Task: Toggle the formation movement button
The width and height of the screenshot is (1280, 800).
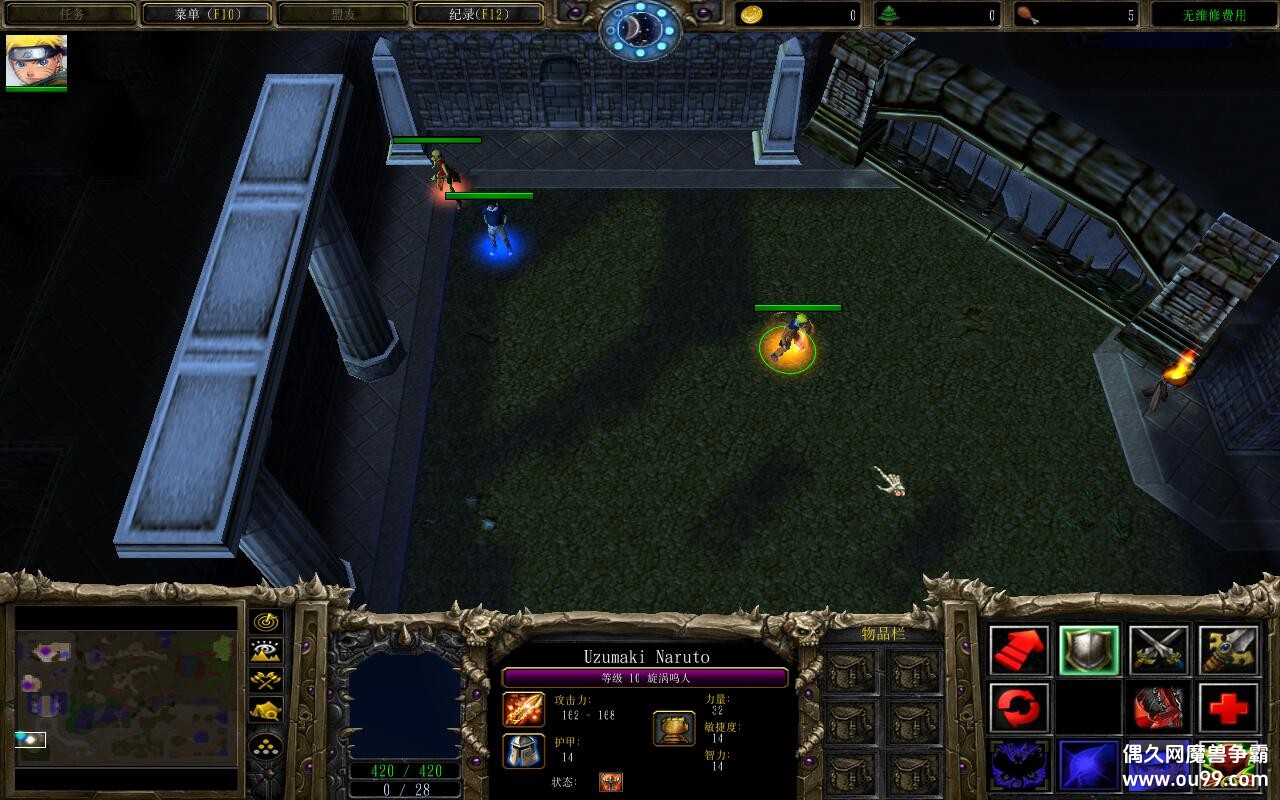Action: pos(265,747)
